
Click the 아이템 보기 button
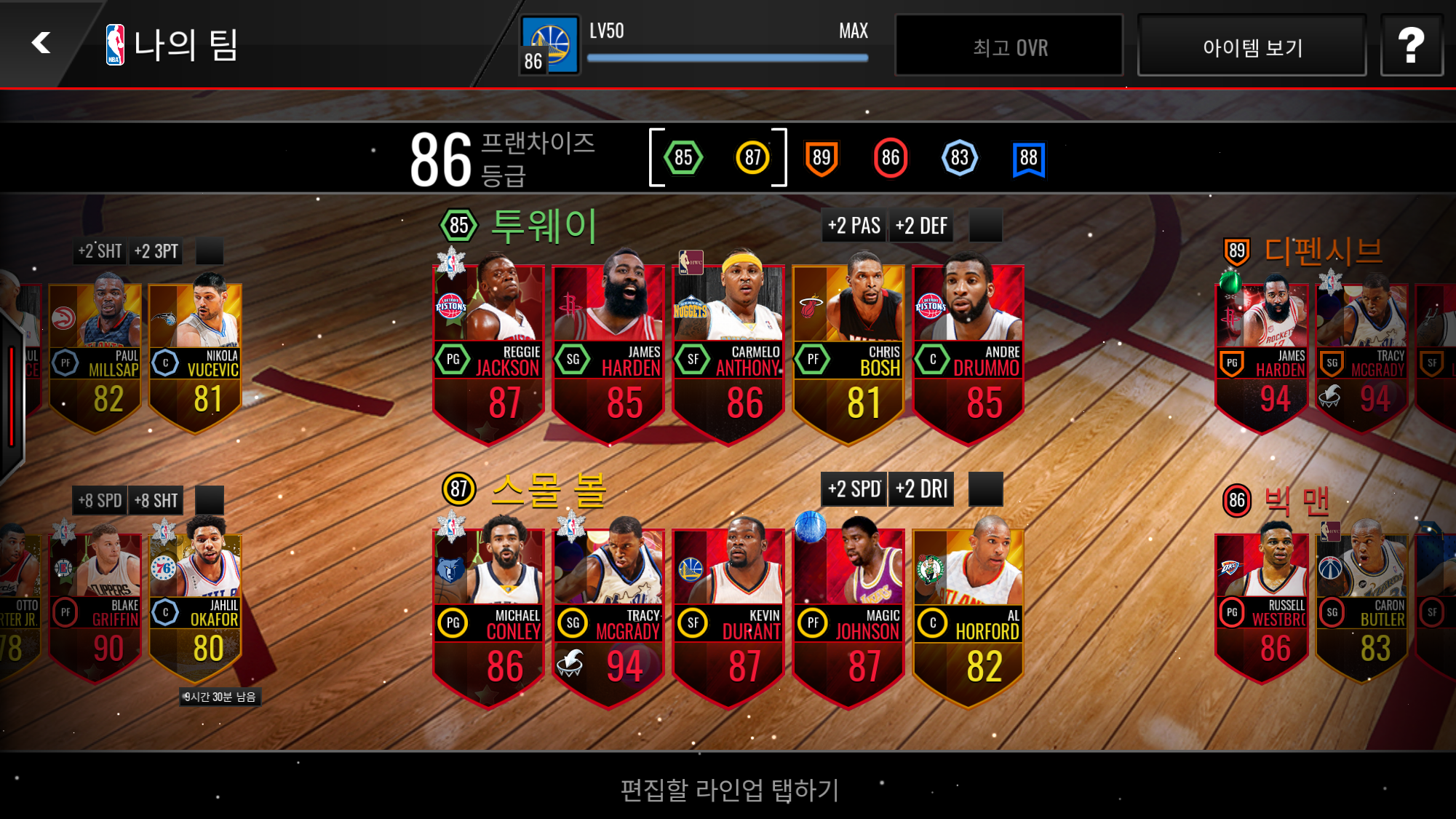click(1252, 47)
